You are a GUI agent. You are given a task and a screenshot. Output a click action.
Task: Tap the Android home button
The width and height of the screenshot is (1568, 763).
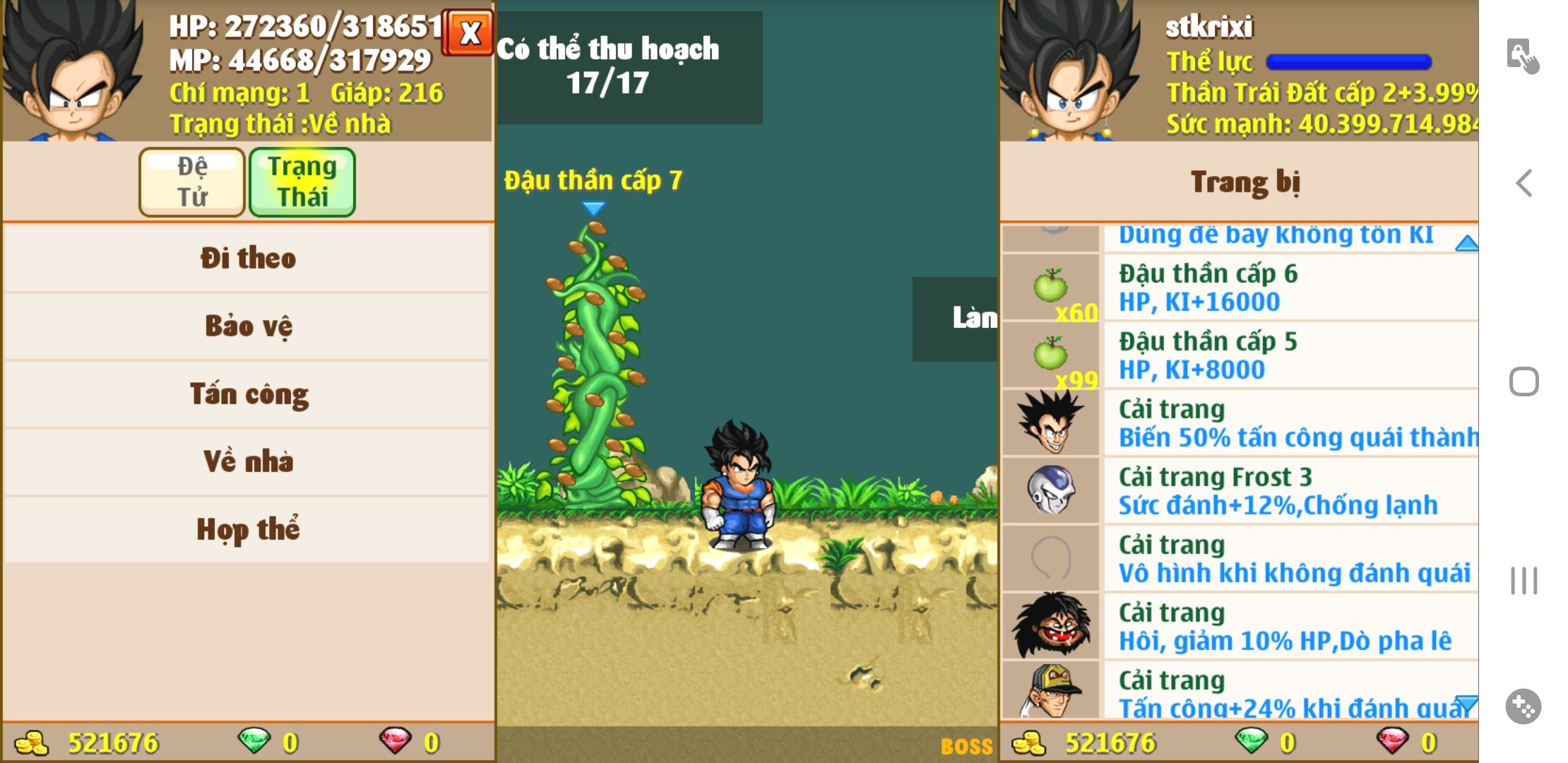pos(1524,382)
